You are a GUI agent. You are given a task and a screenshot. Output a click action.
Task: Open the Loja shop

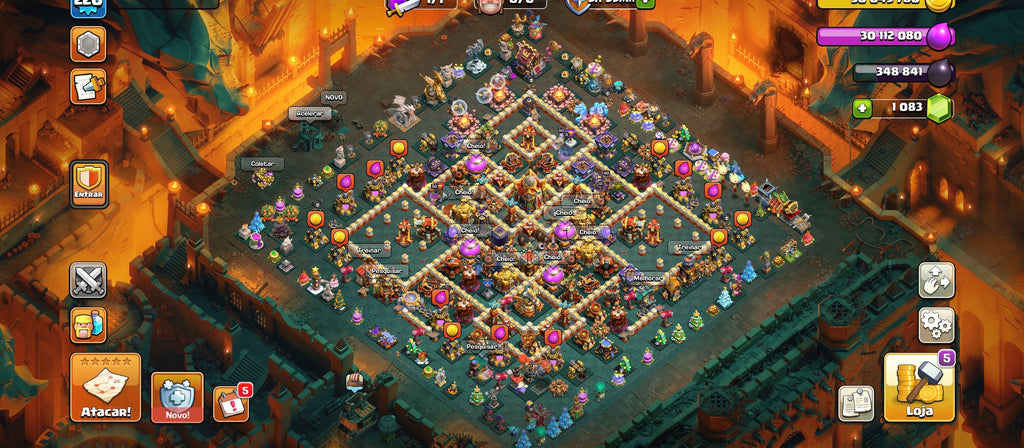(919, 387)
